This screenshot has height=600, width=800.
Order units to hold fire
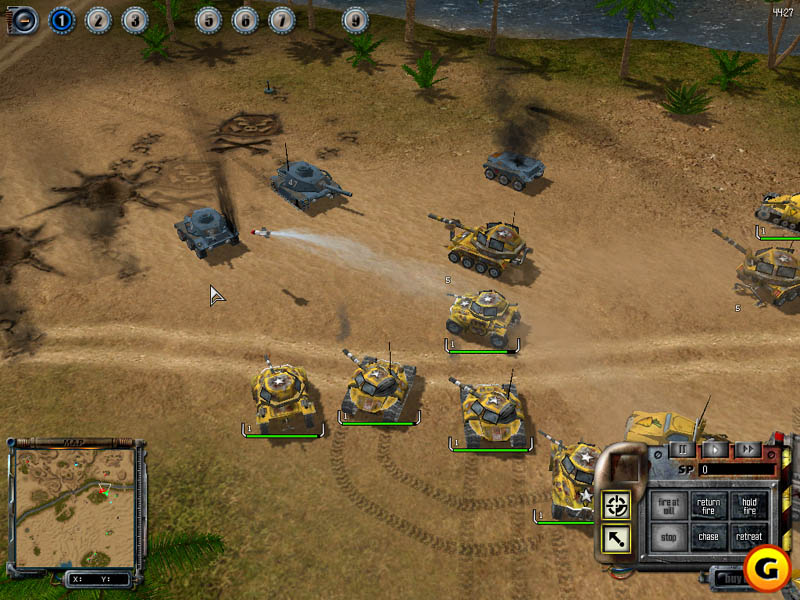tap(748, 506)
